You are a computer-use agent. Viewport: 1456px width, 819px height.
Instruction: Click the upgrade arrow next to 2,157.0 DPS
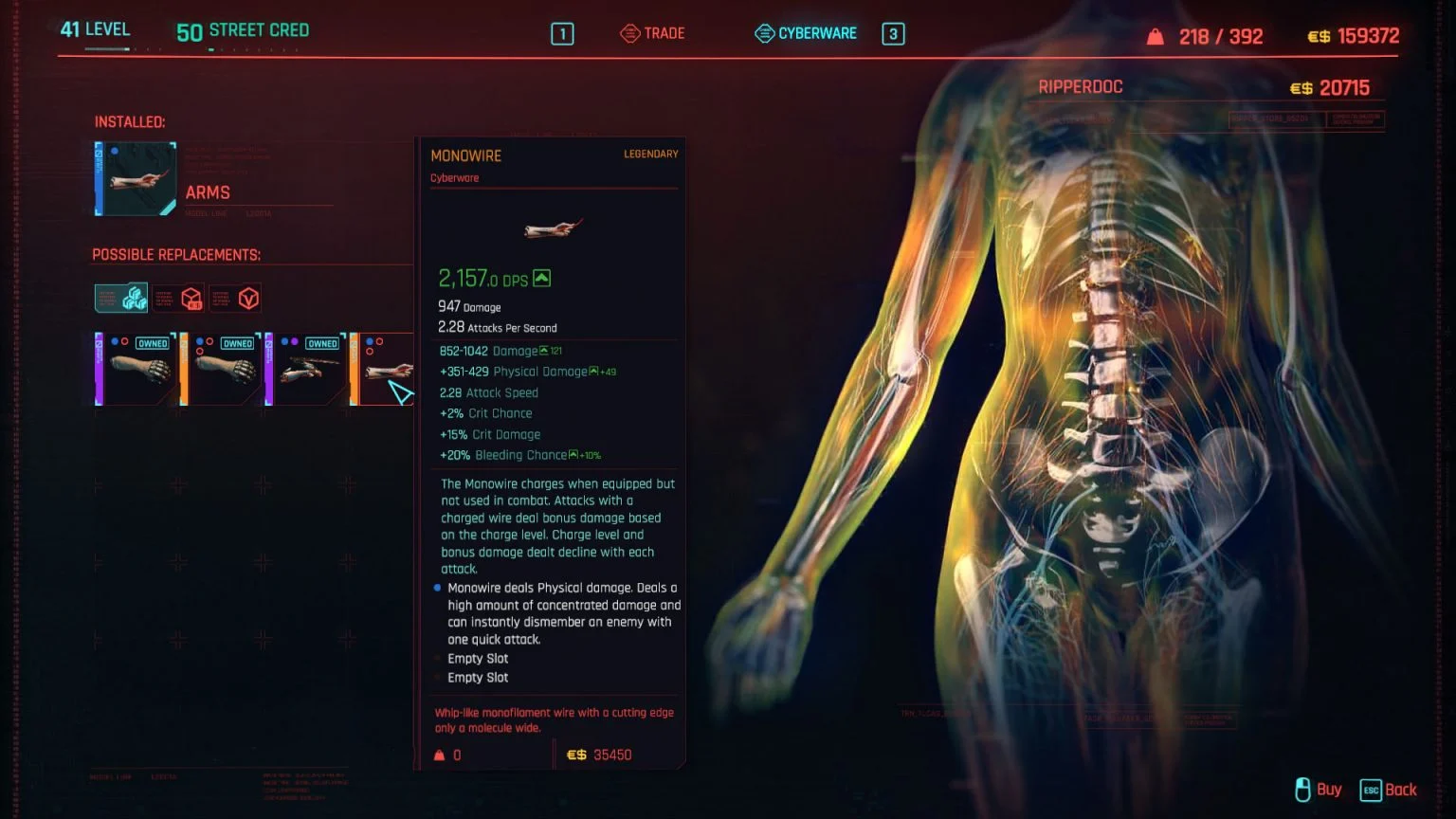point(540,278)
